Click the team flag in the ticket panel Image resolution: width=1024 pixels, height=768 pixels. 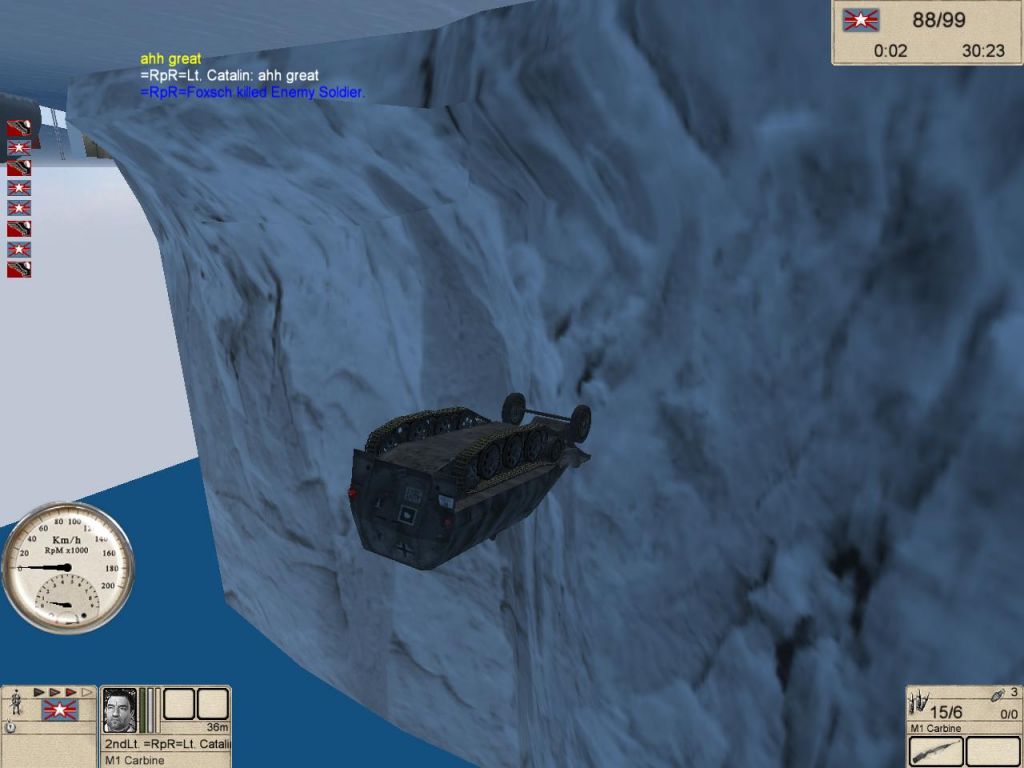click(859, 20)
